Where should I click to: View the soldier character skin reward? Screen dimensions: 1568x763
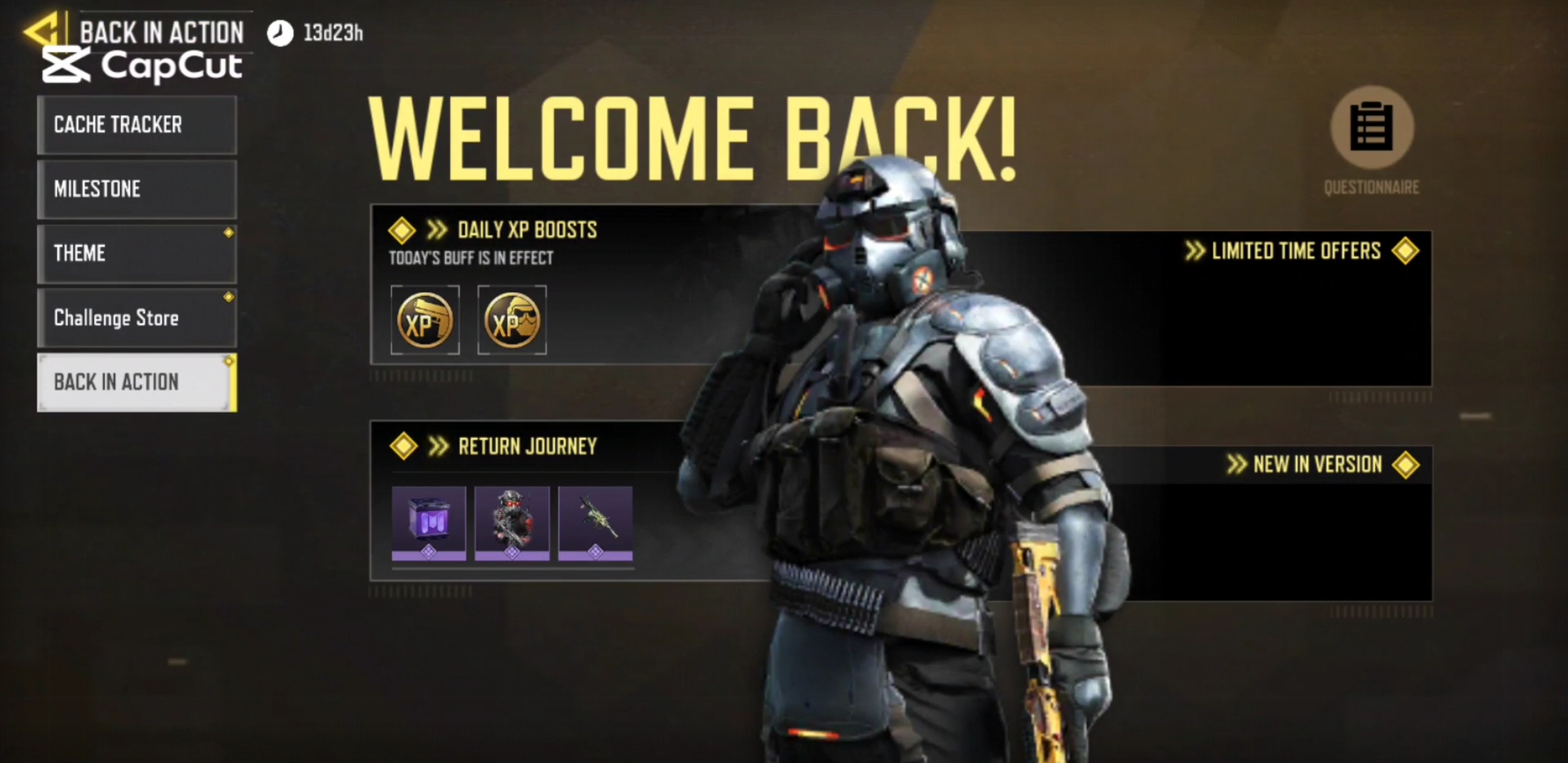tap(512, 523)
